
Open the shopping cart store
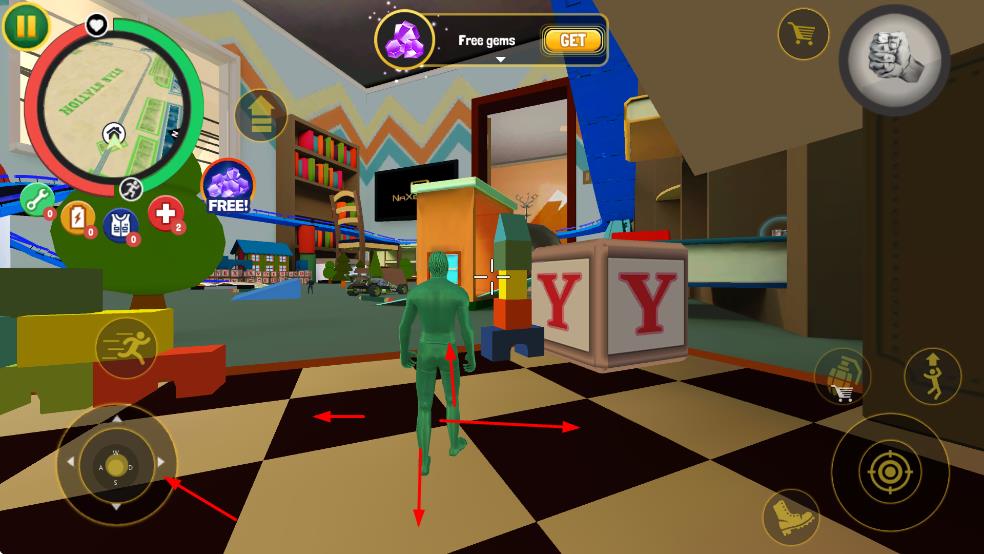(x=802, y=34)
